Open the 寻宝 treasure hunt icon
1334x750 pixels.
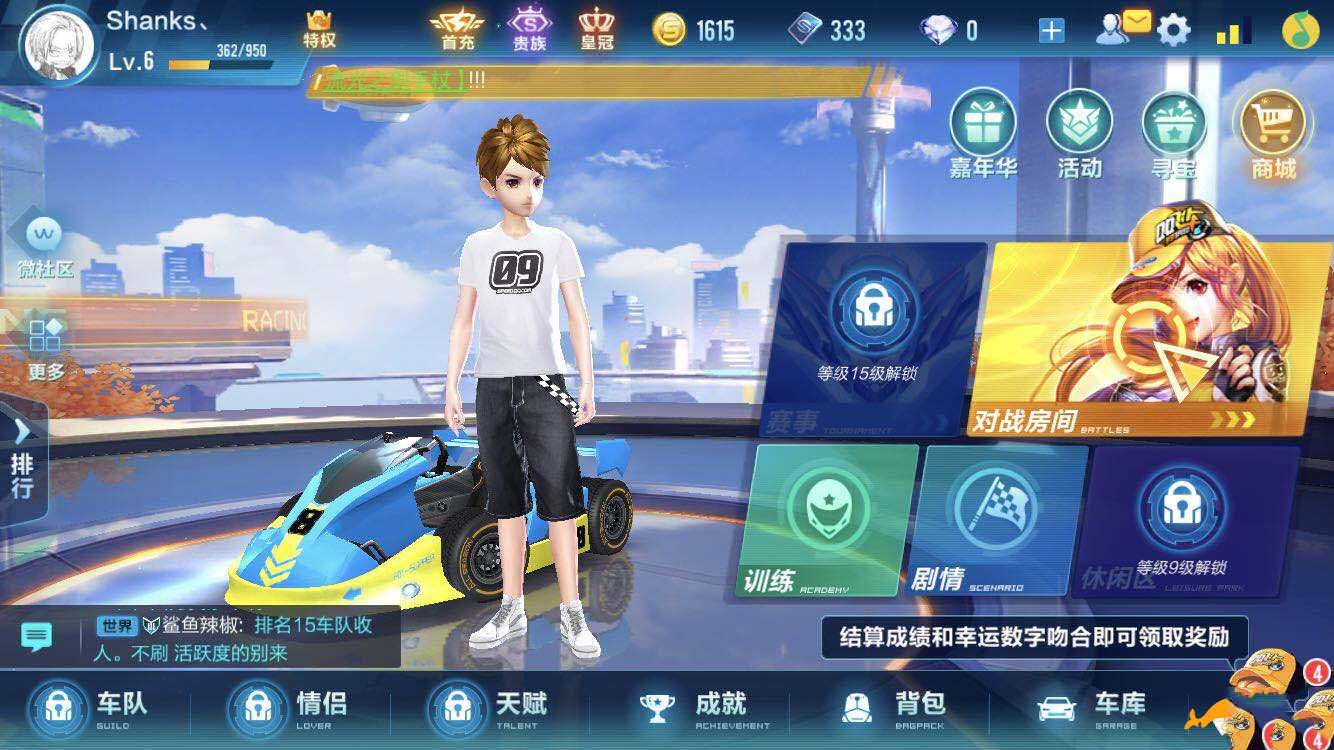click(x=1173, y=140)
